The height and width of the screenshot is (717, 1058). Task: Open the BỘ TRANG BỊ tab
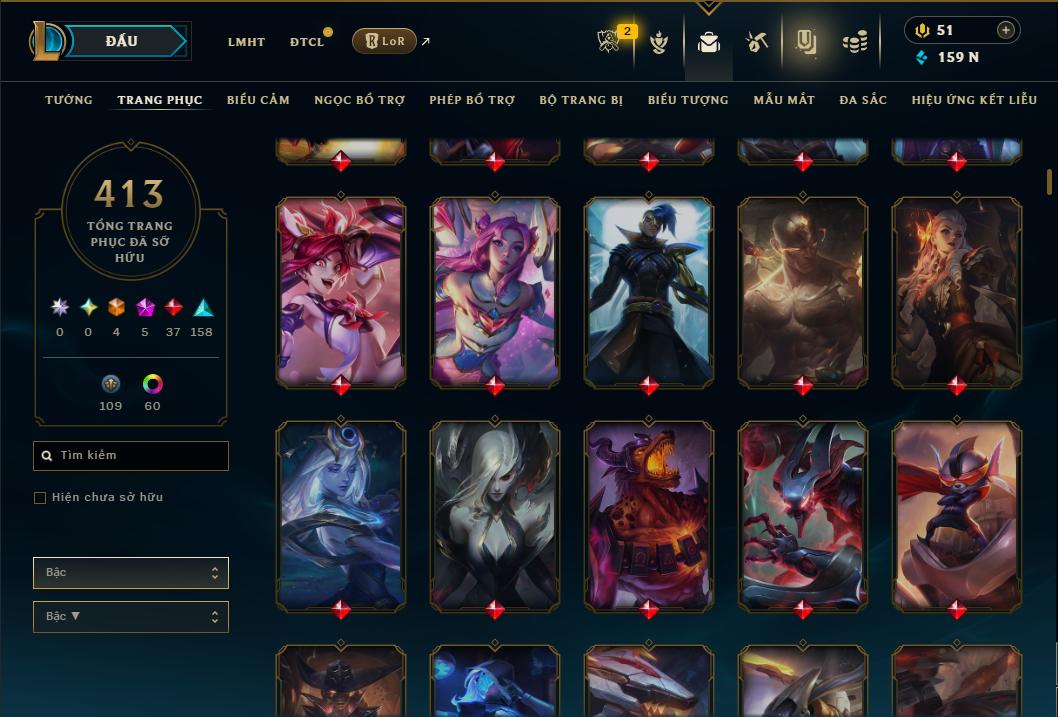click(x=581, y=100)
